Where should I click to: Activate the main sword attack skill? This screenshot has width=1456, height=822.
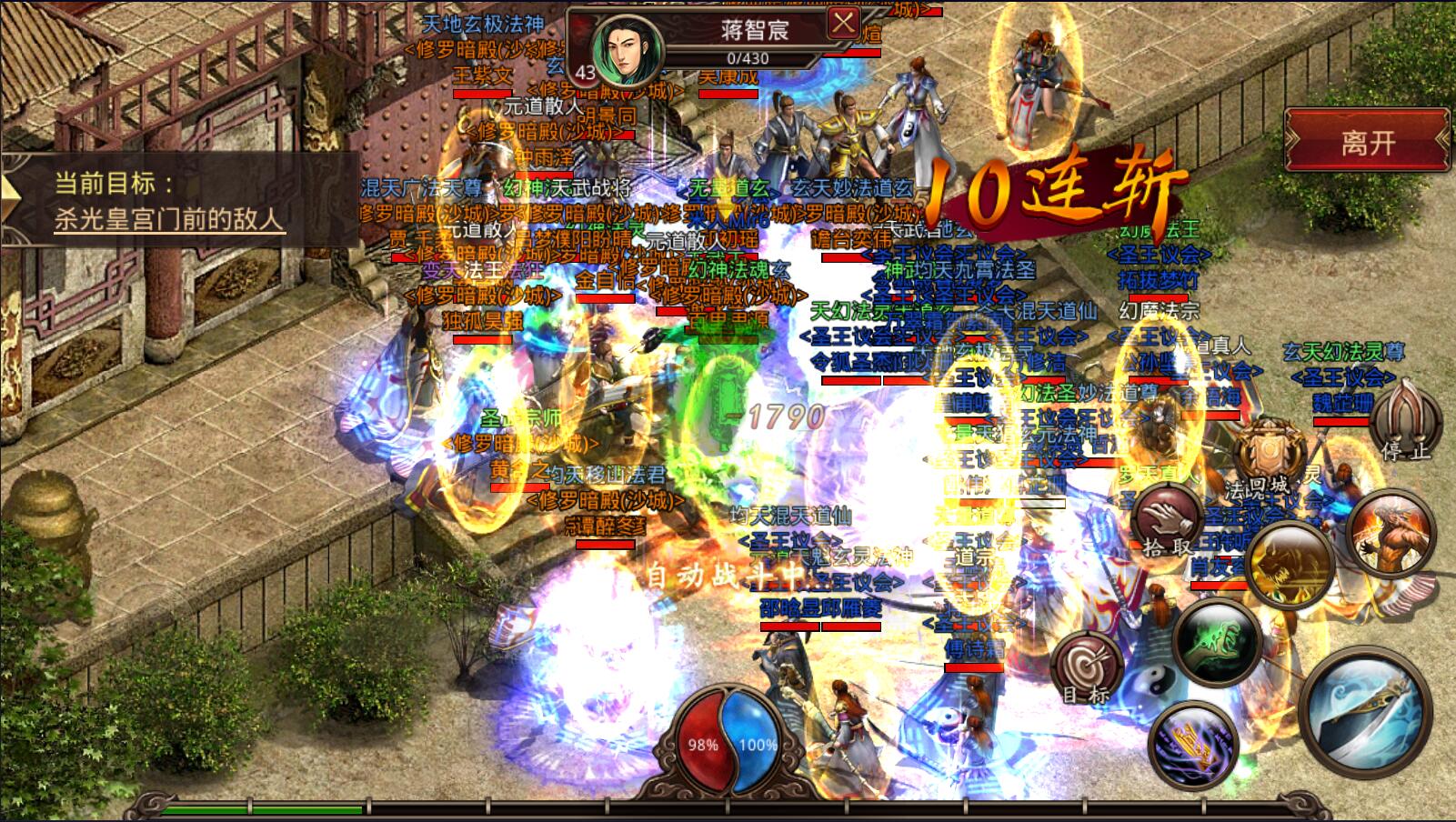(1364, 707)
